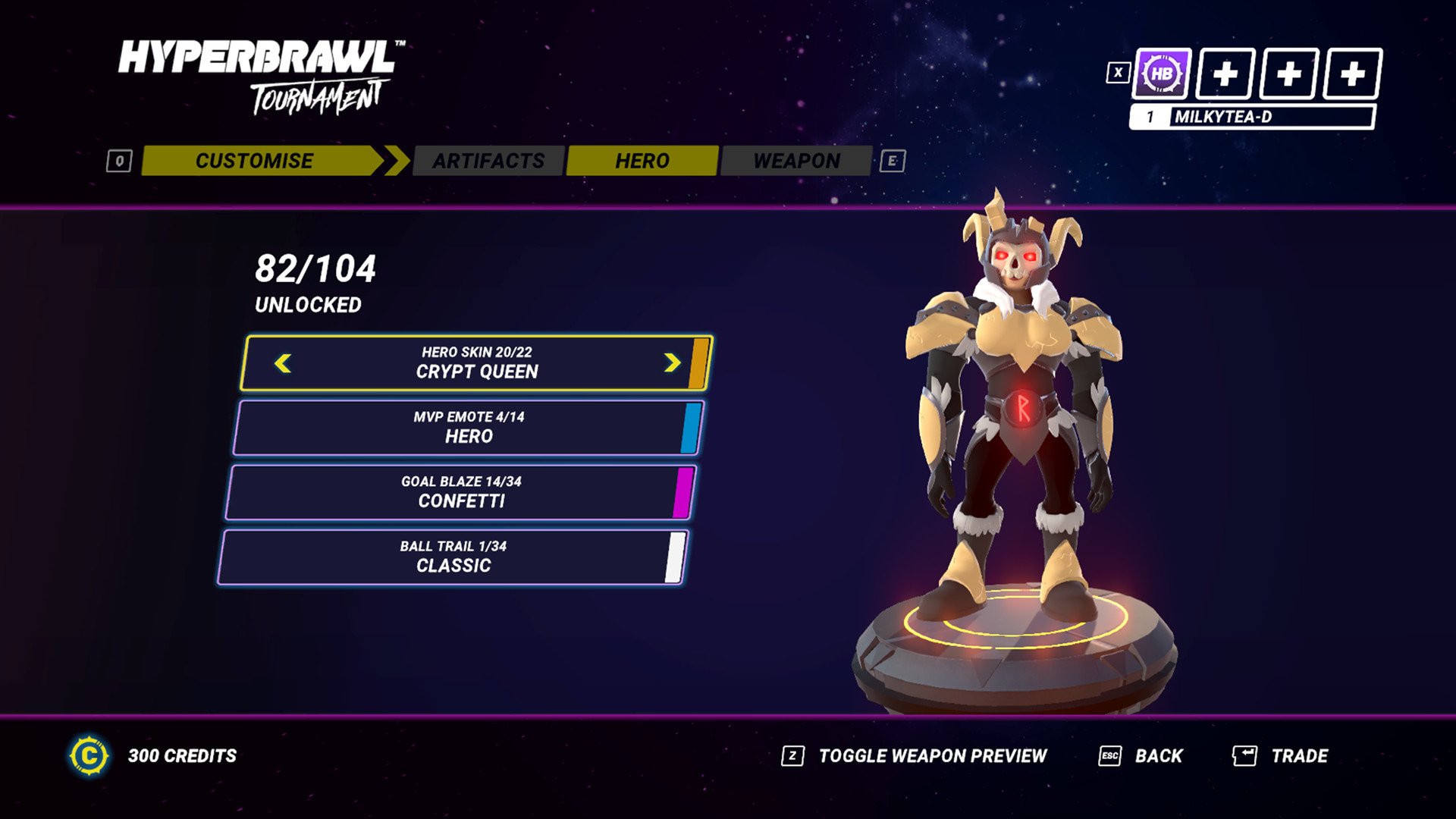The height and width of the screenshot is (819, 1456).
Task: Click the Toggle Weapon Preview button
Action: tap(932, 756)
